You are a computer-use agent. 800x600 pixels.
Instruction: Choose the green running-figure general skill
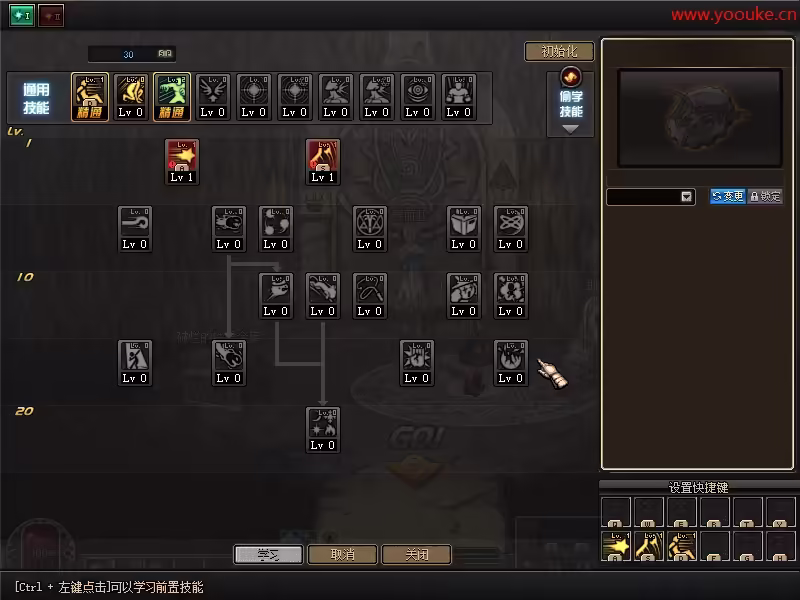172,97
